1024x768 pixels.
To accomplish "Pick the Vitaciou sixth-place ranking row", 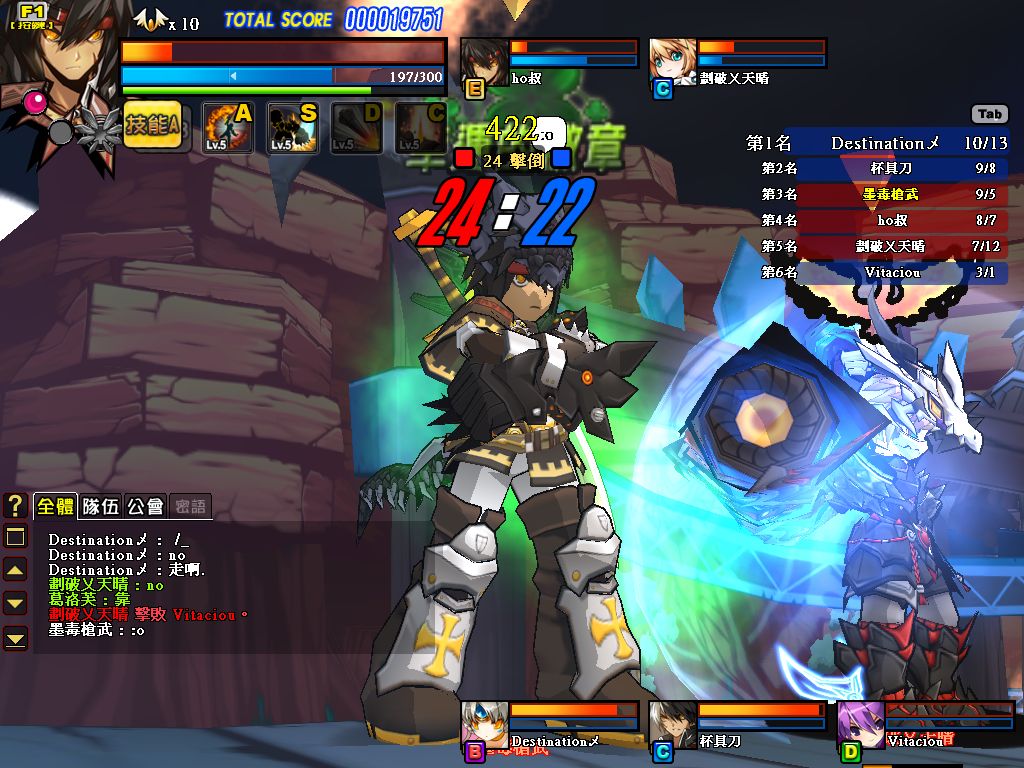I will pos(876,272).
